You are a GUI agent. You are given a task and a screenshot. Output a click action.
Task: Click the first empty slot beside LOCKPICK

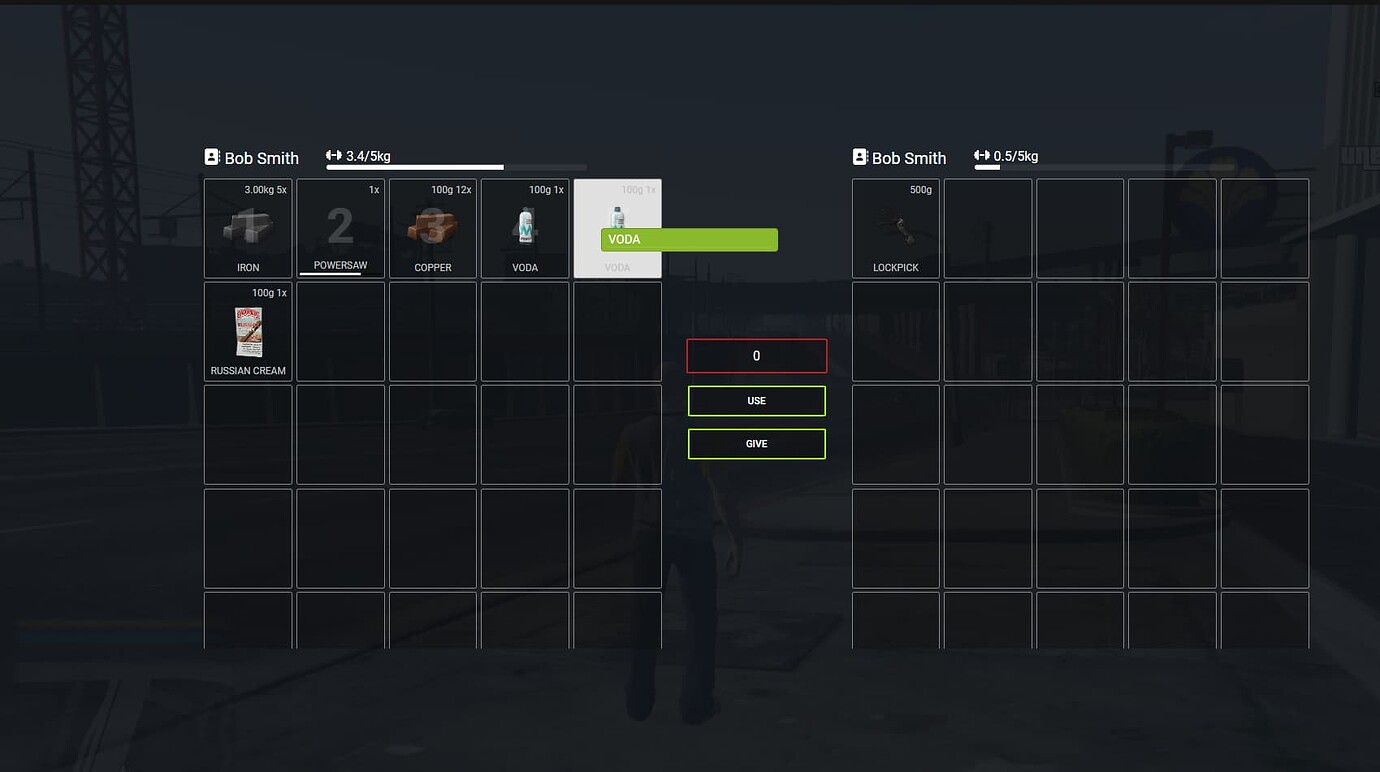click(988, 228)
